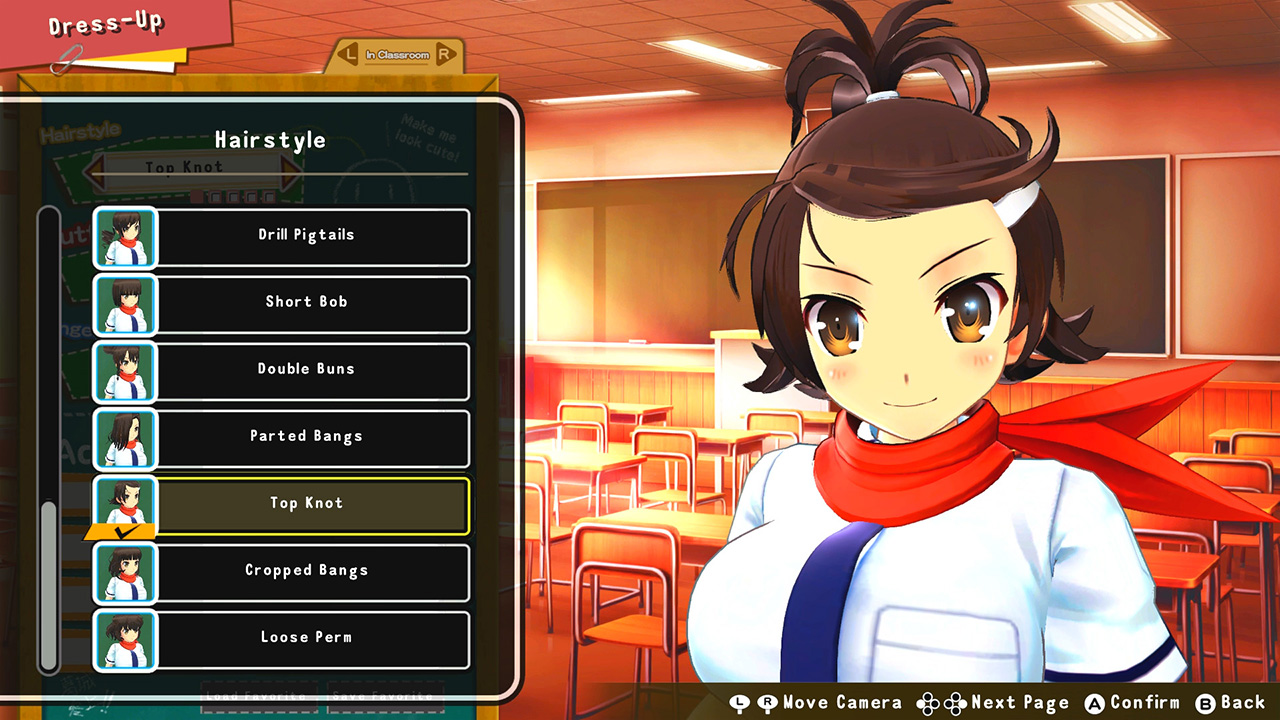Choose the Cropped Bangs hairstyle icon

(124, 570)
